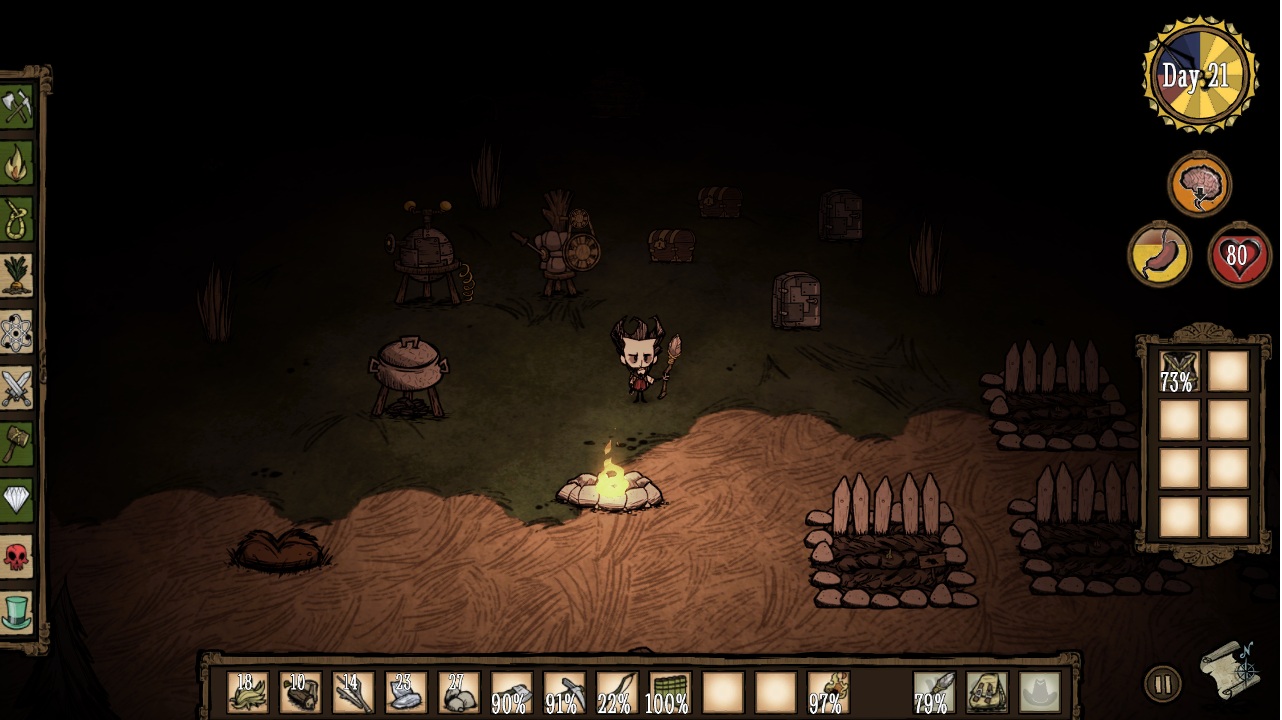
Task: Select the twigs stack of 14
Action: [351, 692]
